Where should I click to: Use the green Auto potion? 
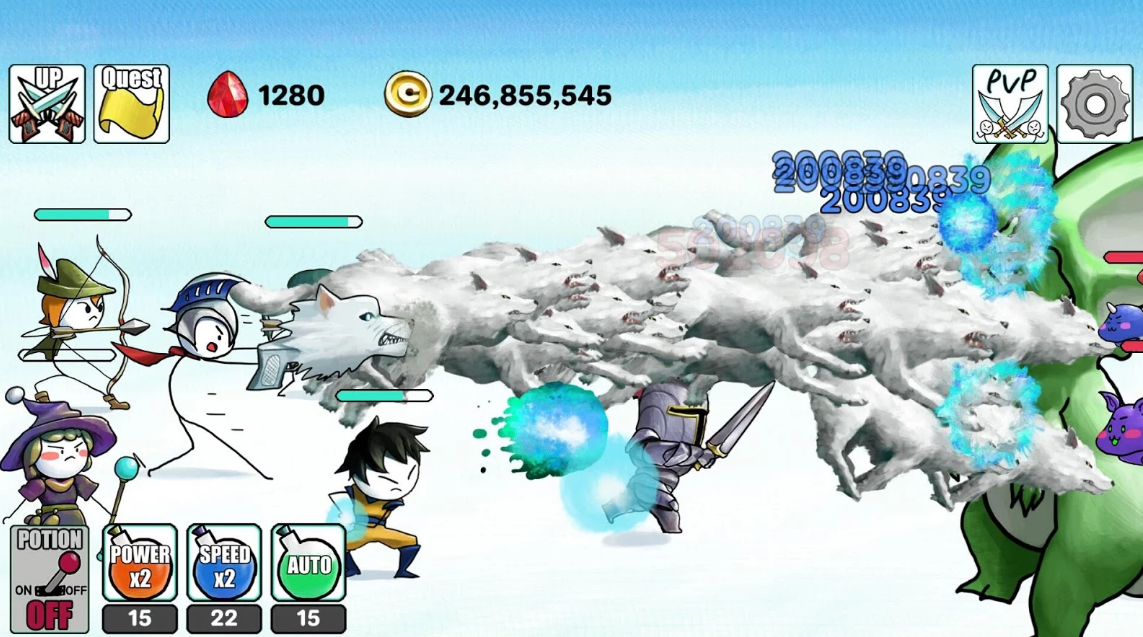(308, 564)
